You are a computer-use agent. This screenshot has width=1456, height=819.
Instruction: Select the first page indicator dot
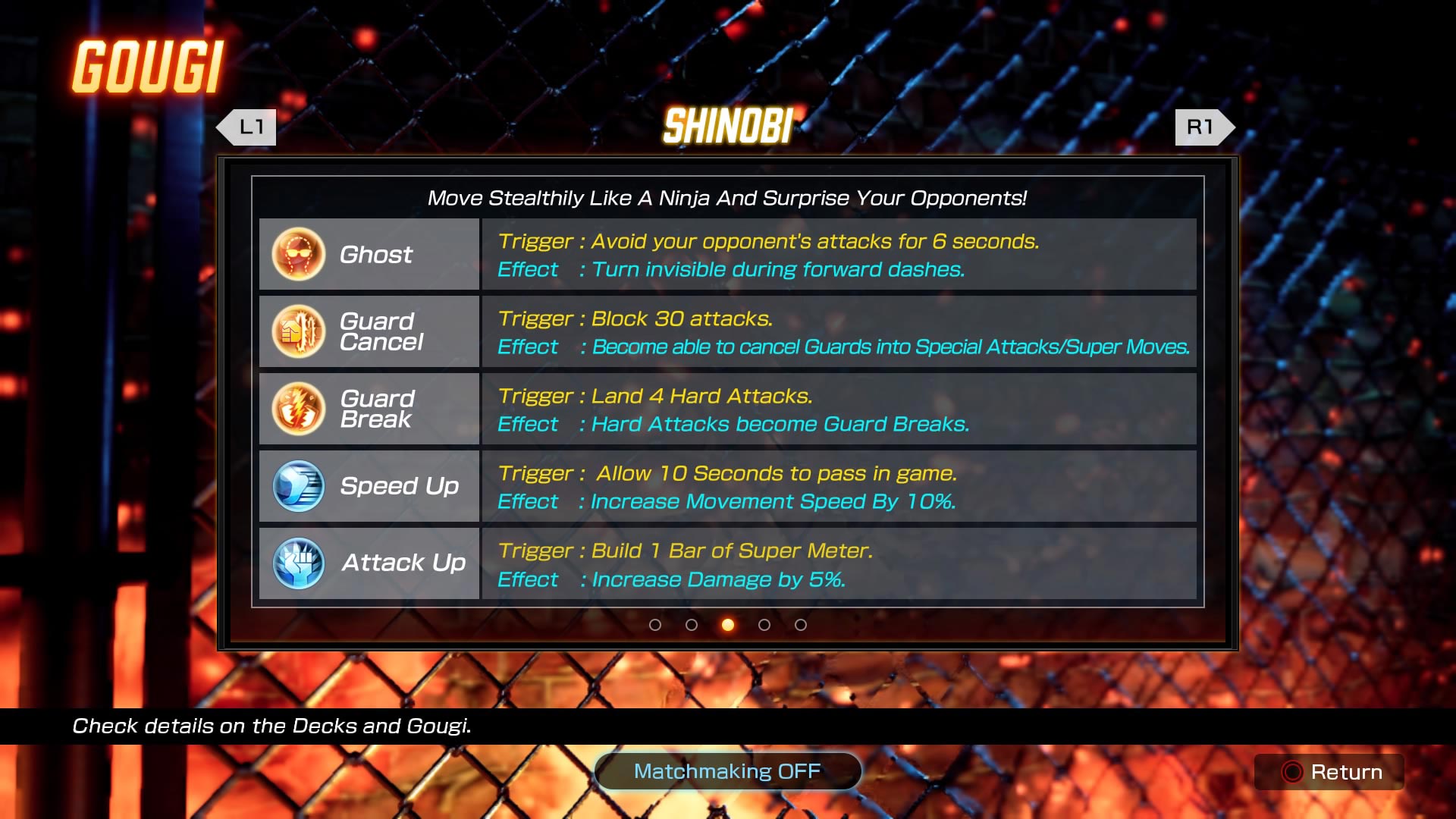coord(654,625)
